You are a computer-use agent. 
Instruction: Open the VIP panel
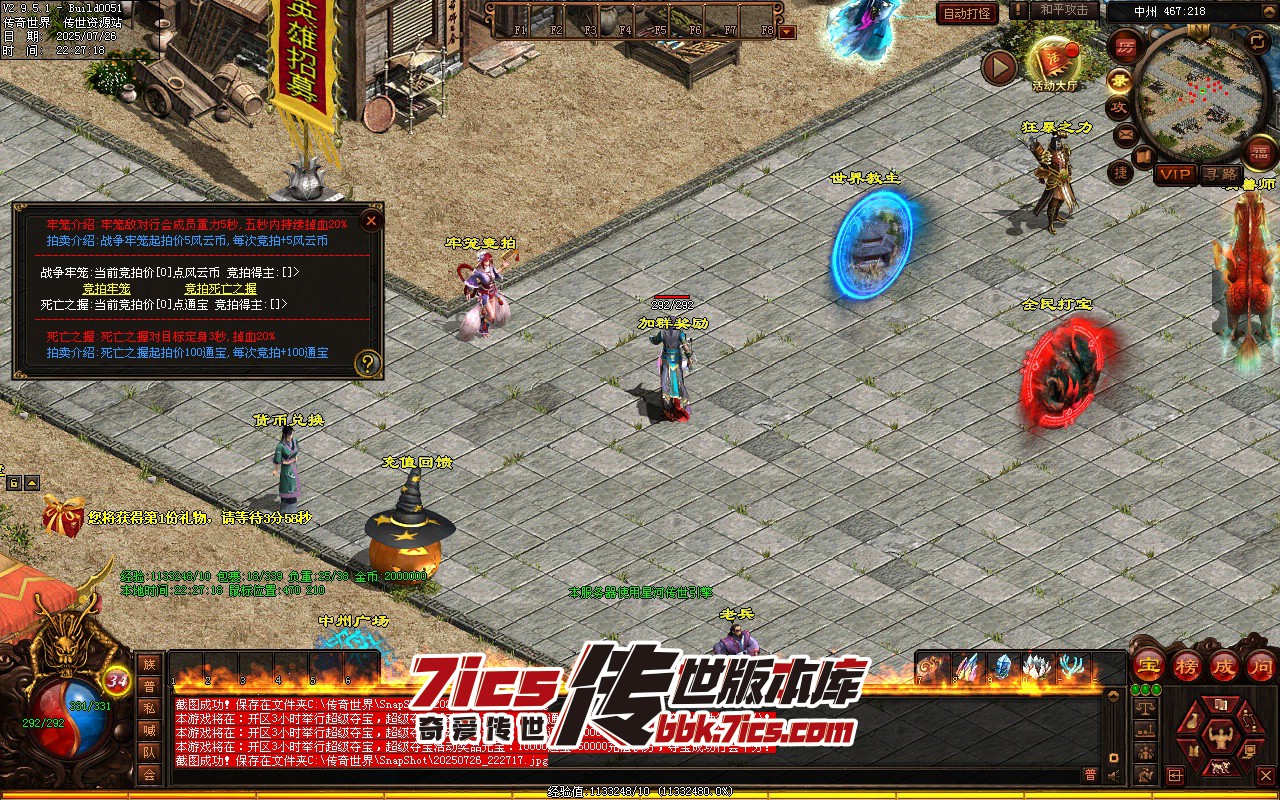[1175, 174]
